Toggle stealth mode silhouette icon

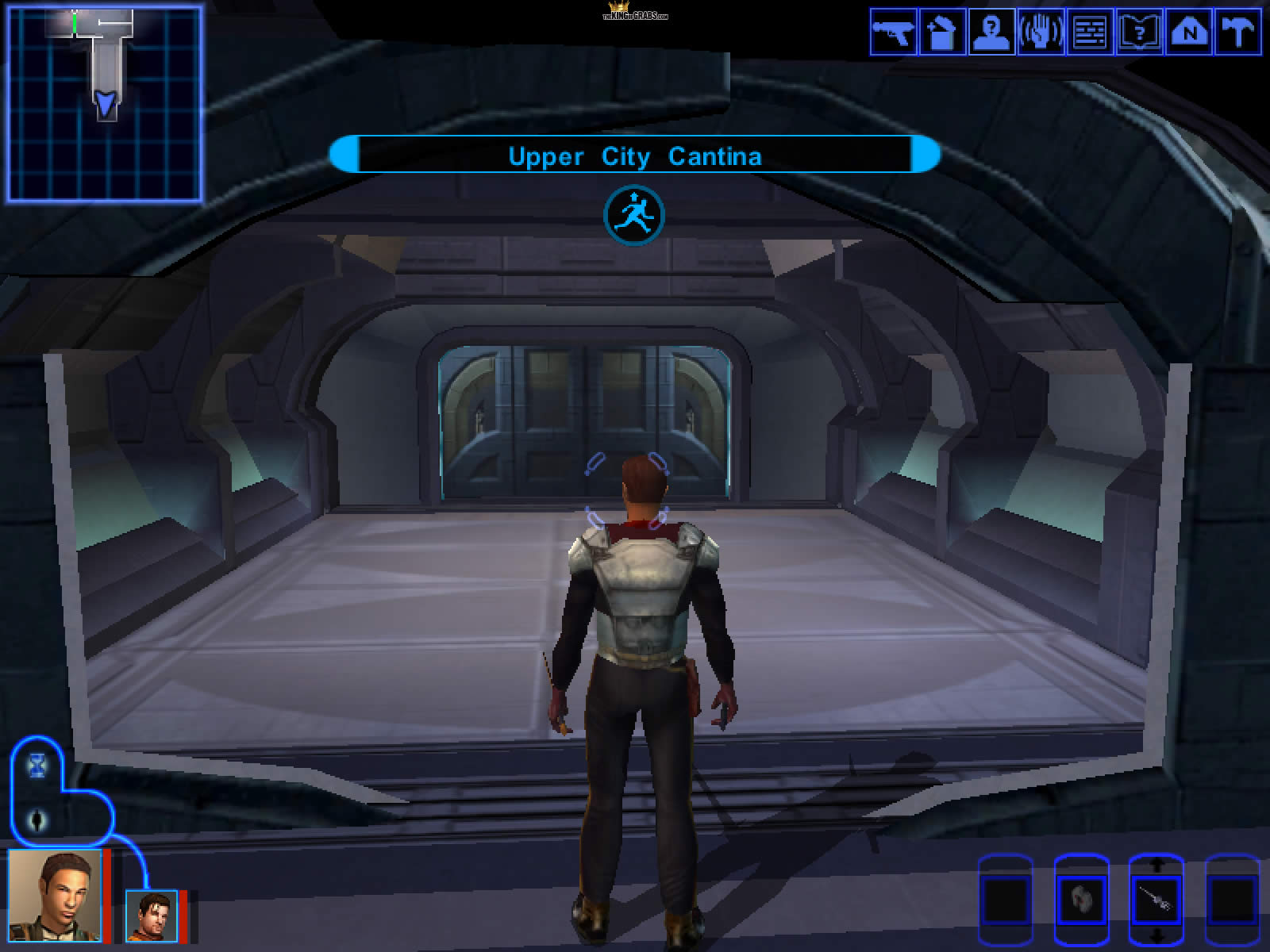[37, 820]
